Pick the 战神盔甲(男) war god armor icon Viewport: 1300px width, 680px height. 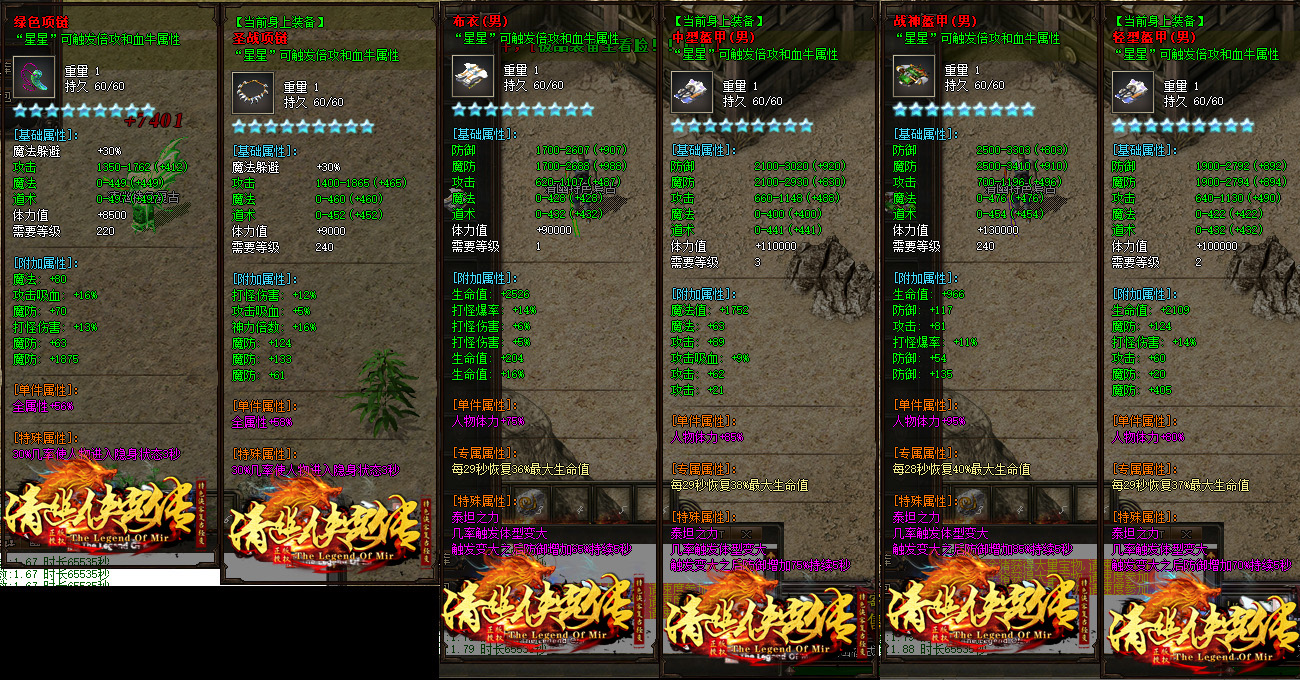(914, 77)
